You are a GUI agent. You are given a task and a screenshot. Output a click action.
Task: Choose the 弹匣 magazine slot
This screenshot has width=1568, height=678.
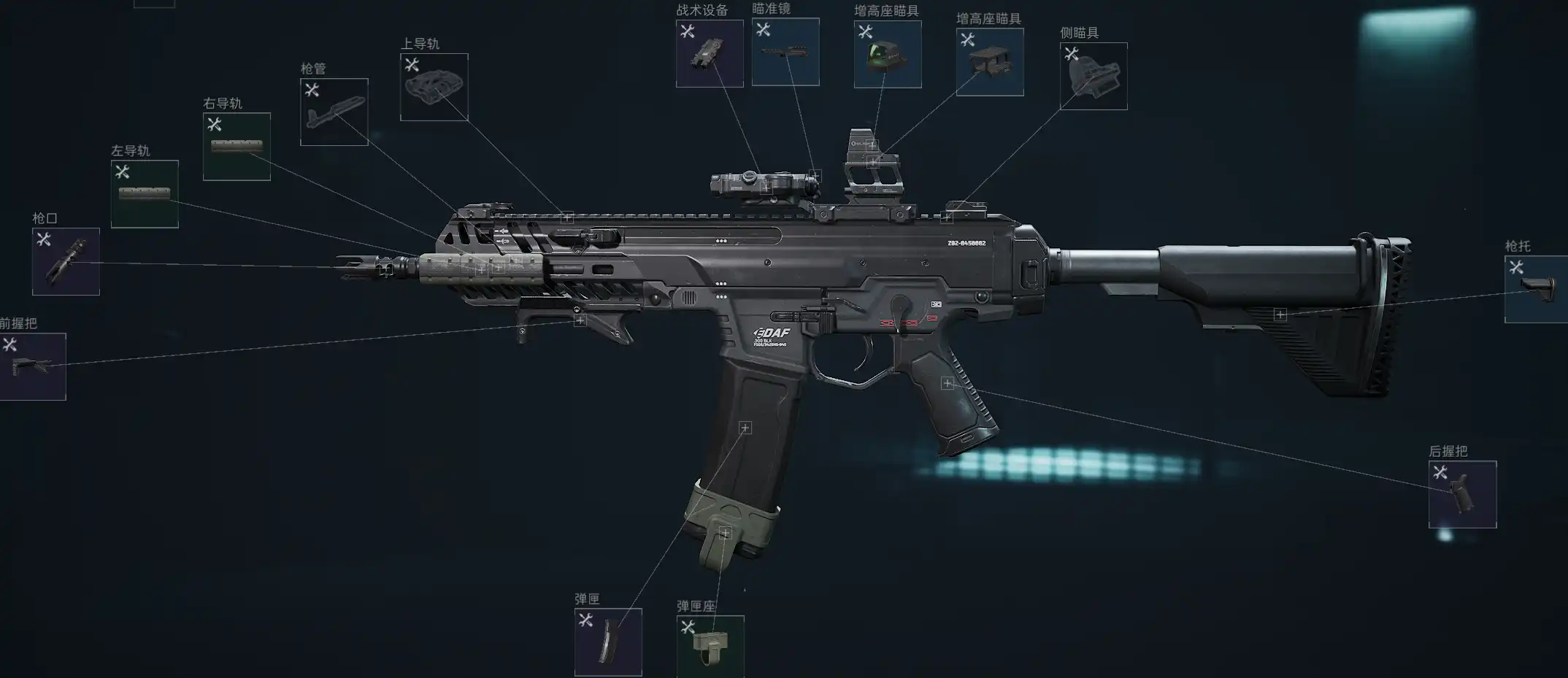pos(608,642)
